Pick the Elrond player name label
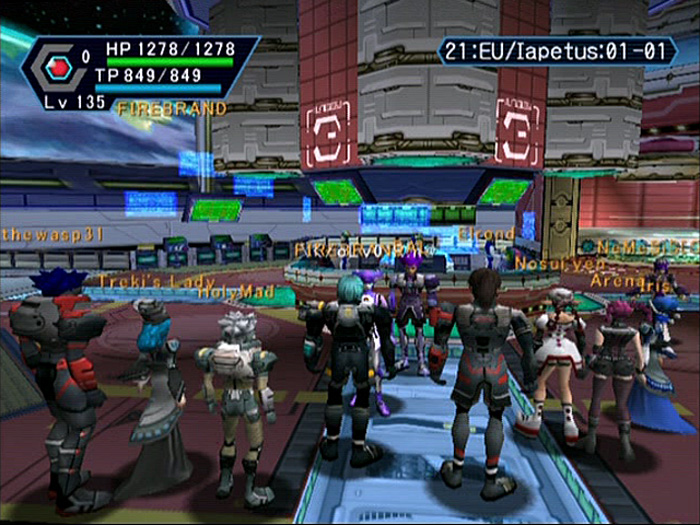 [x=487, y=234]
